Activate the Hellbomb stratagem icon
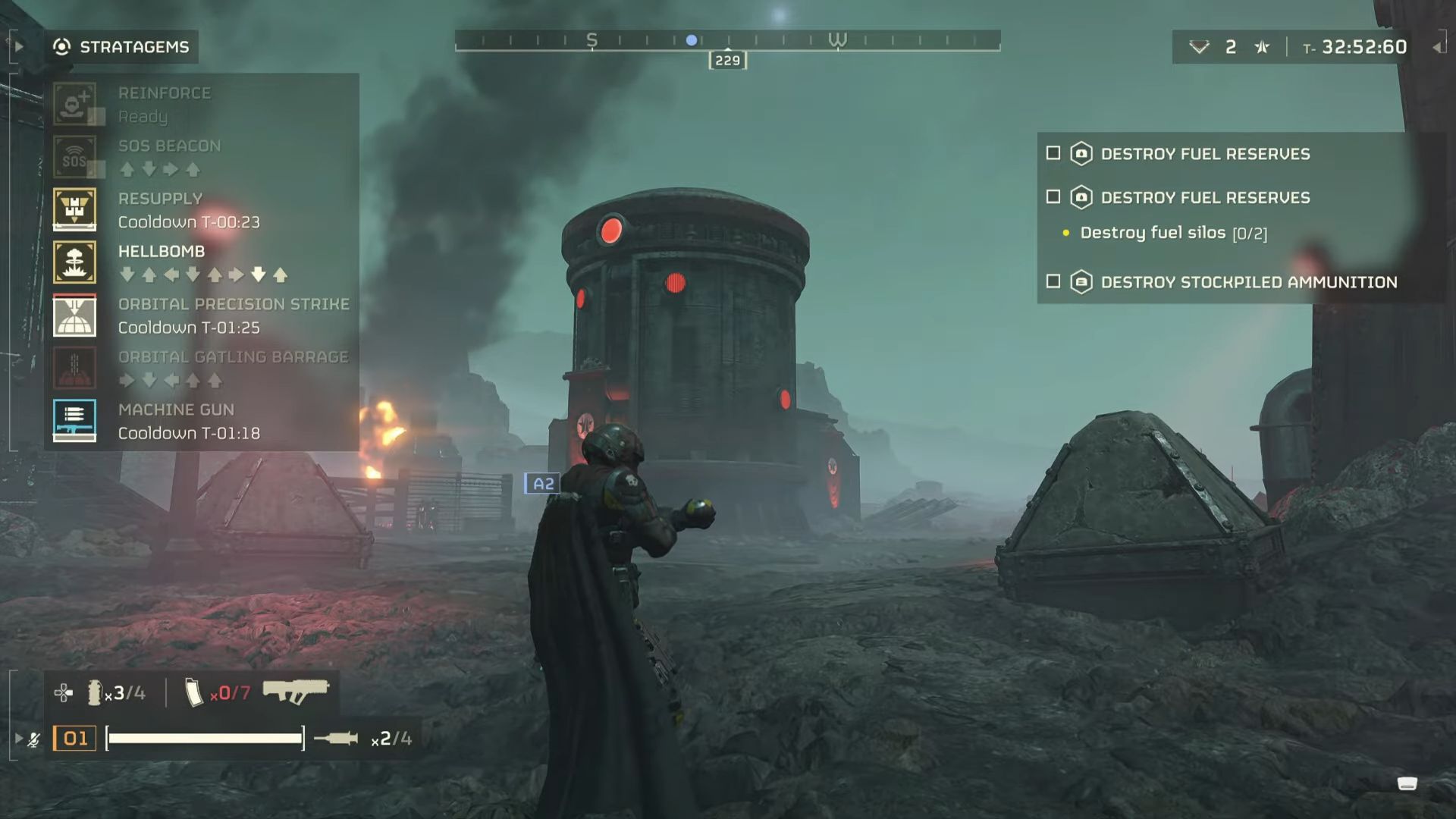 pos(74,262)
